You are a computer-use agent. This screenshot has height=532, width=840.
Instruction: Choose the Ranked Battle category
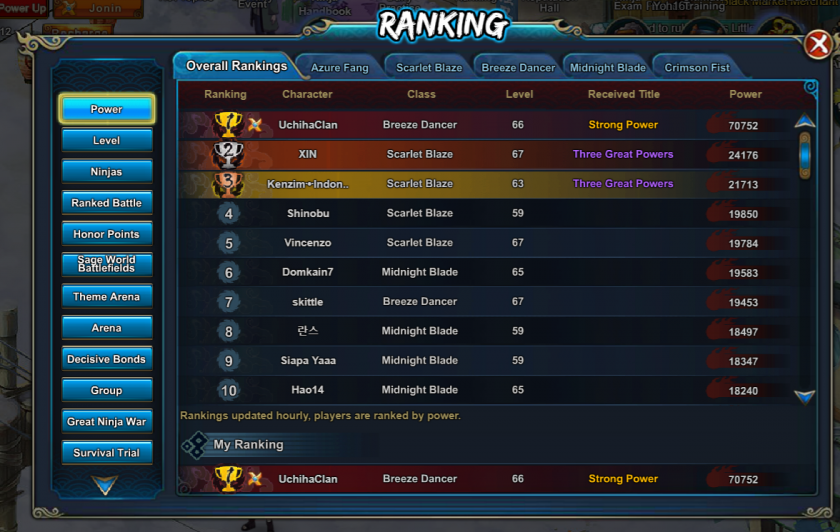(x=107, y=203)
